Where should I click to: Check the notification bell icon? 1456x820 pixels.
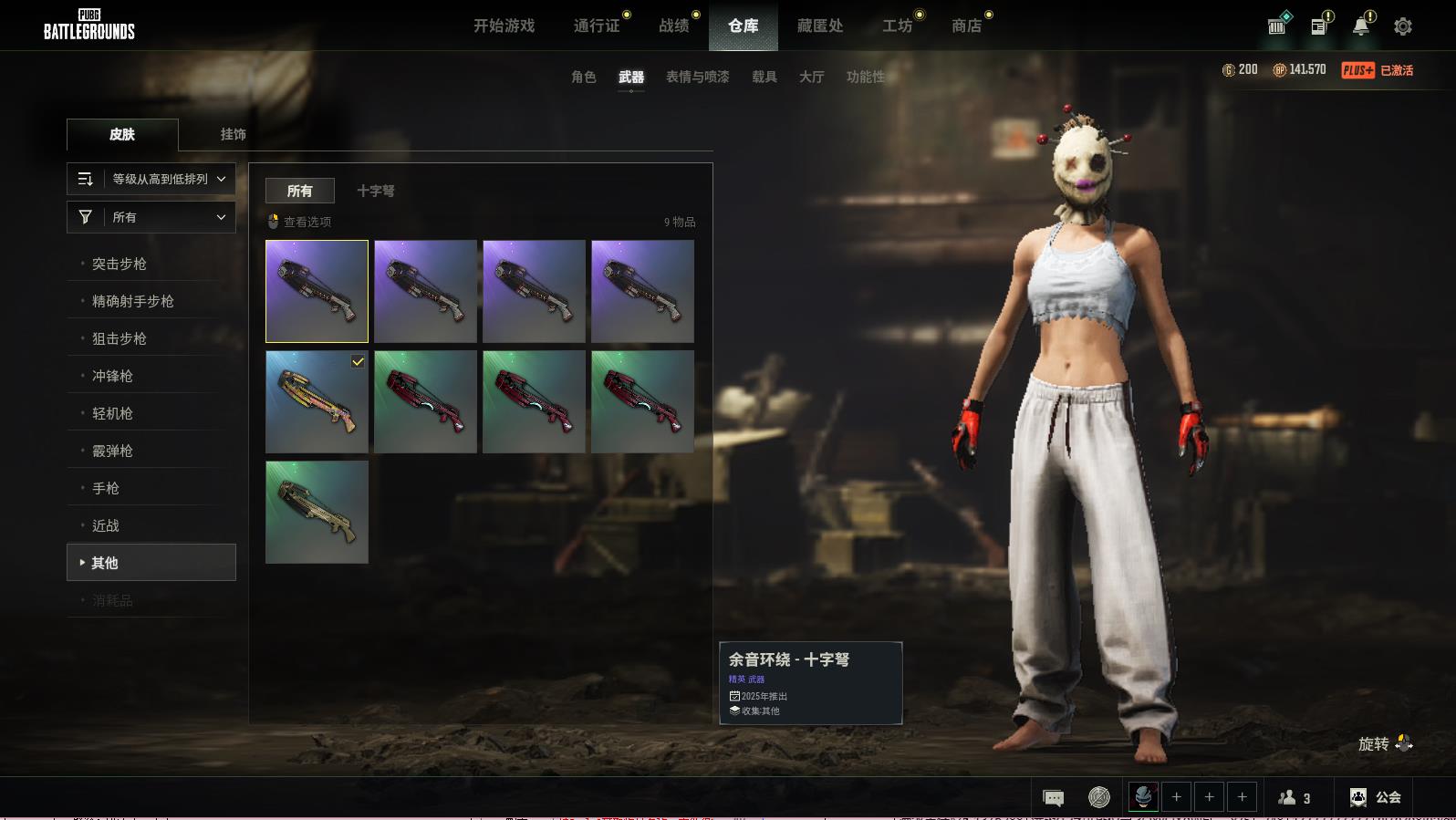tap(1360, 26)
